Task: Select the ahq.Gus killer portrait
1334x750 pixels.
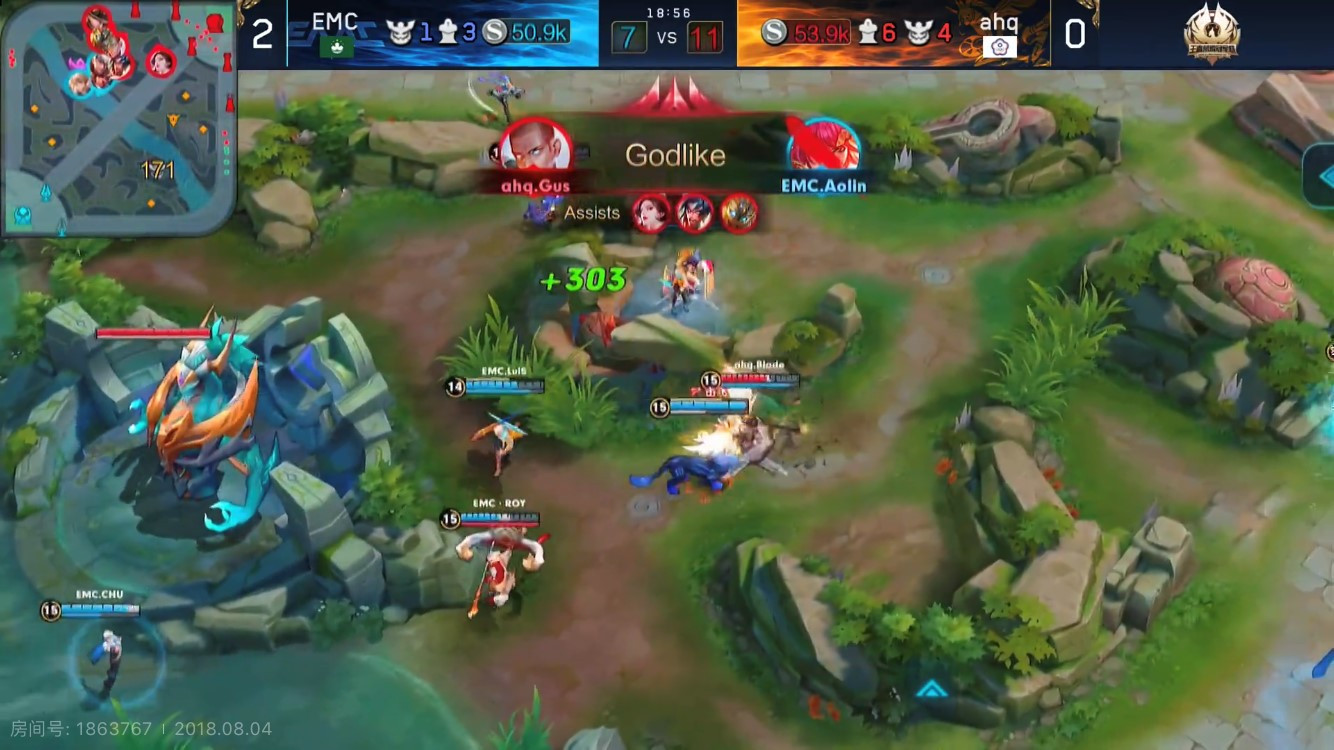Action: (535, 148)
